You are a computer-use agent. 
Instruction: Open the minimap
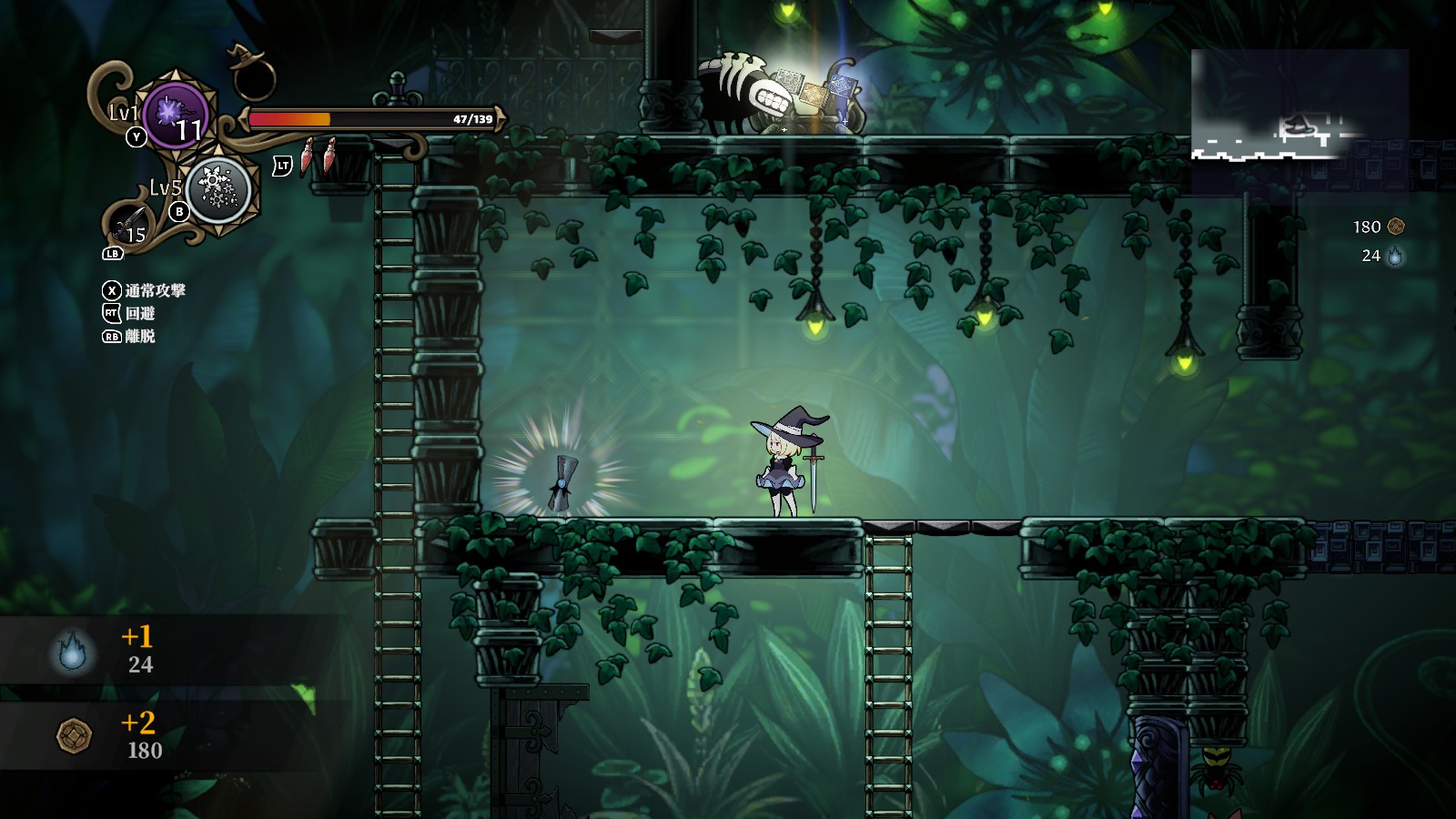click(1299, 121)
